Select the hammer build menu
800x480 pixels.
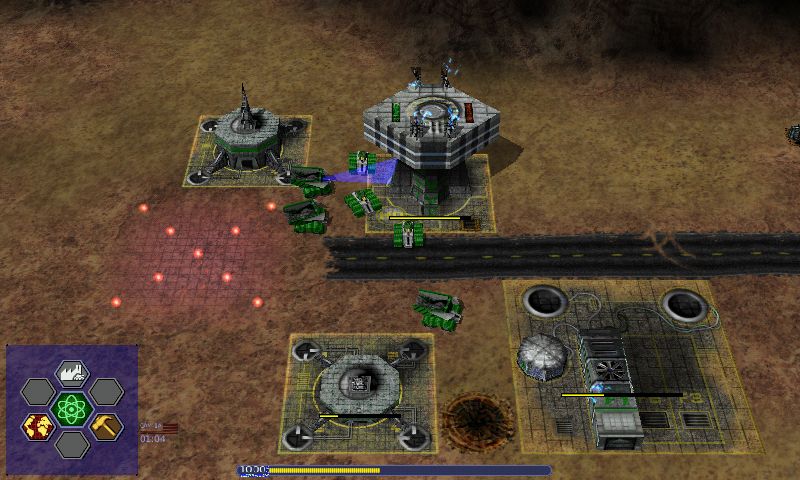[105, 426]
